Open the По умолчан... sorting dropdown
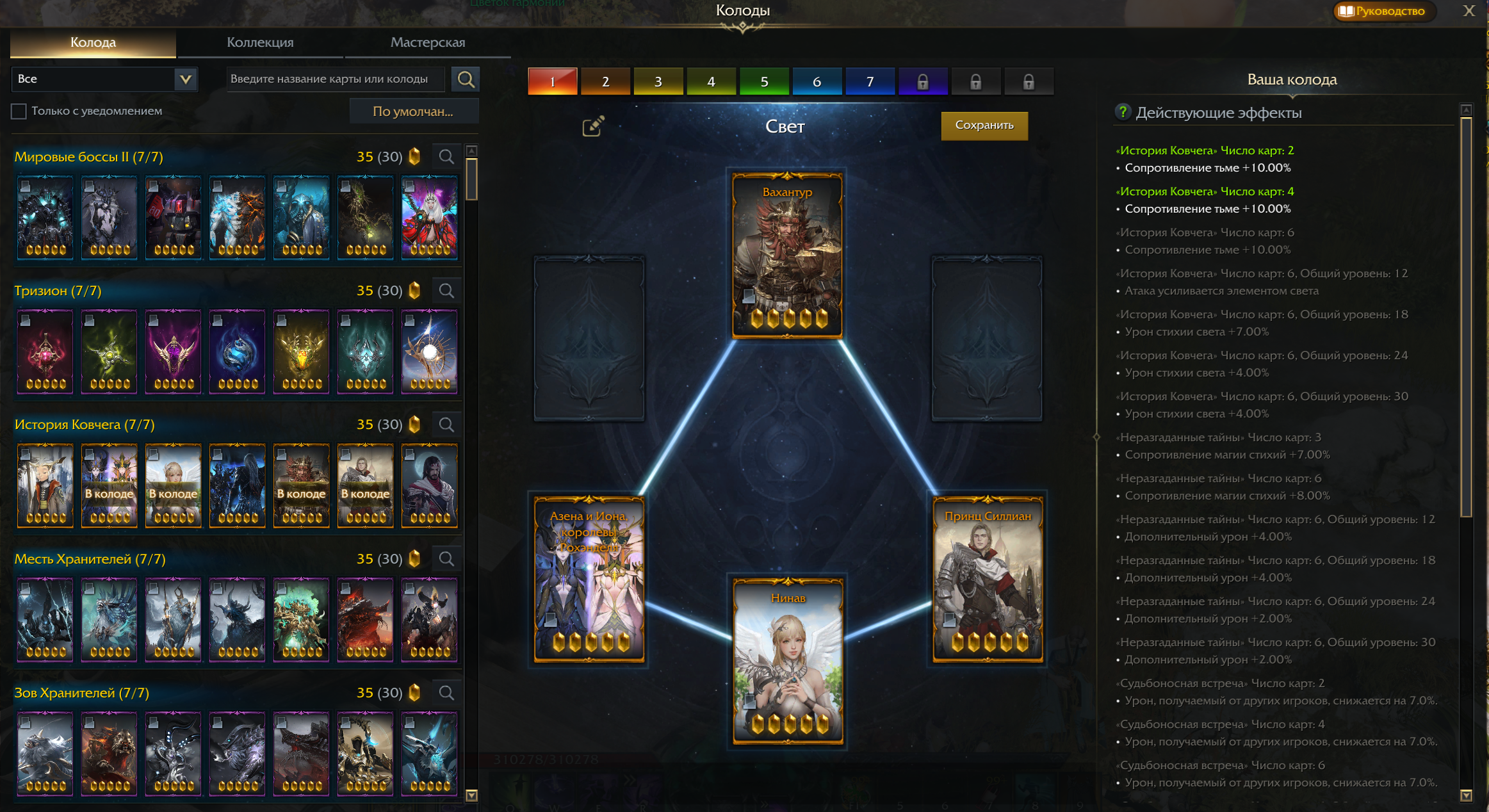Screen dimensions: 1489x812 click(x=414, y=111)
